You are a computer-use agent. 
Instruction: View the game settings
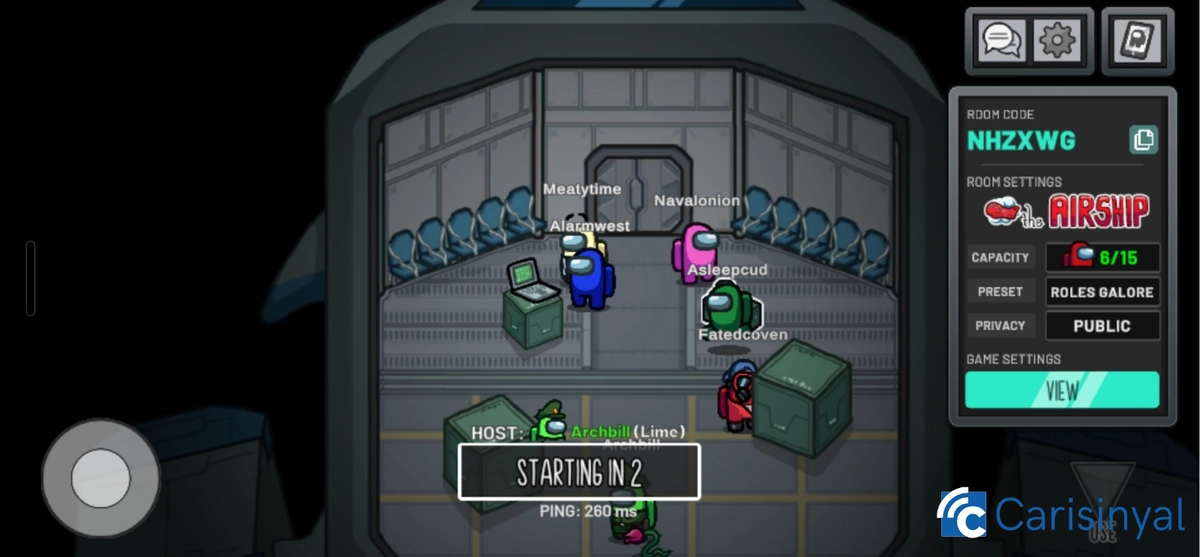pyautogui.click(x=1062, y=390)
